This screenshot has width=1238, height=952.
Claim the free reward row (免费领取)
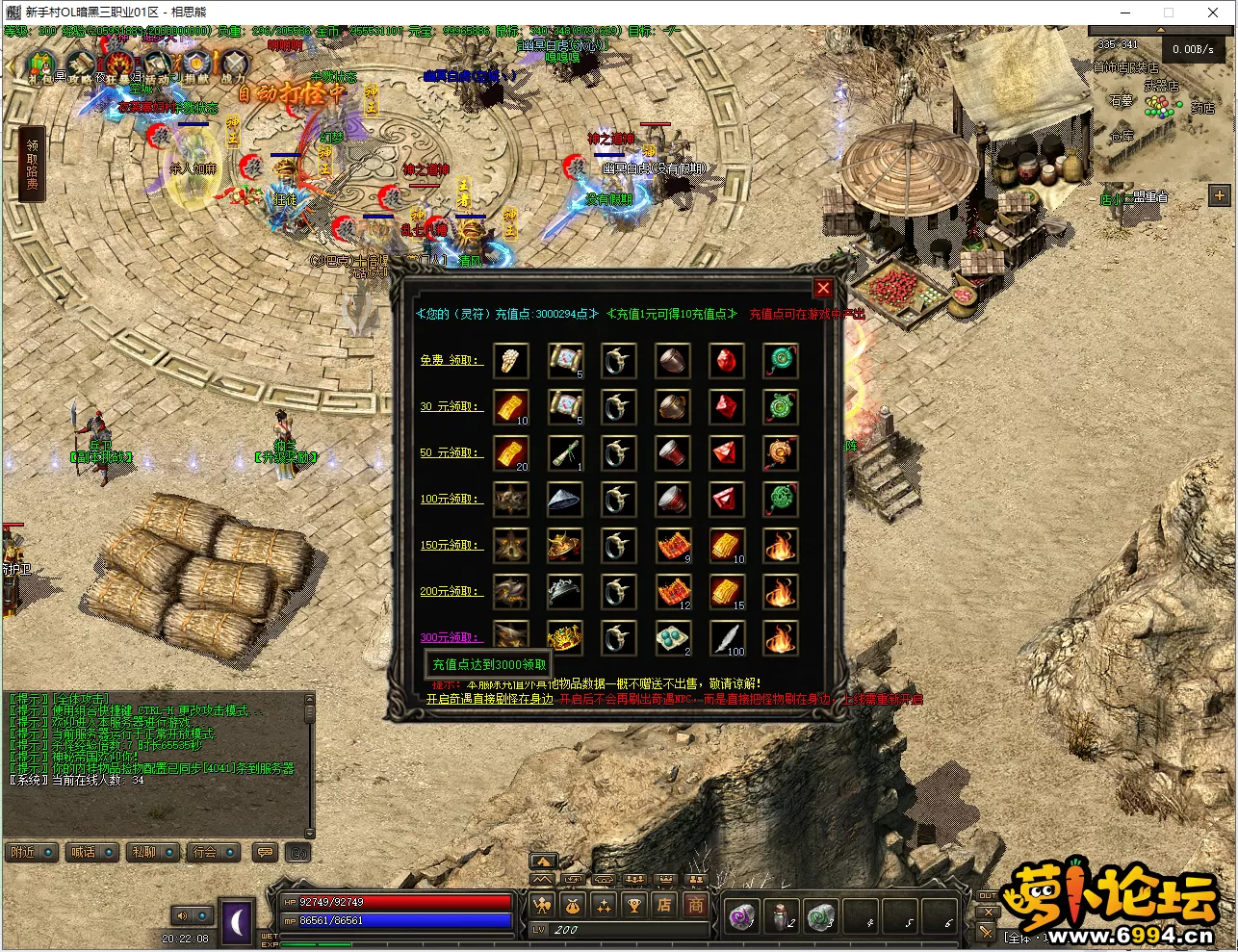coord(450,360)
